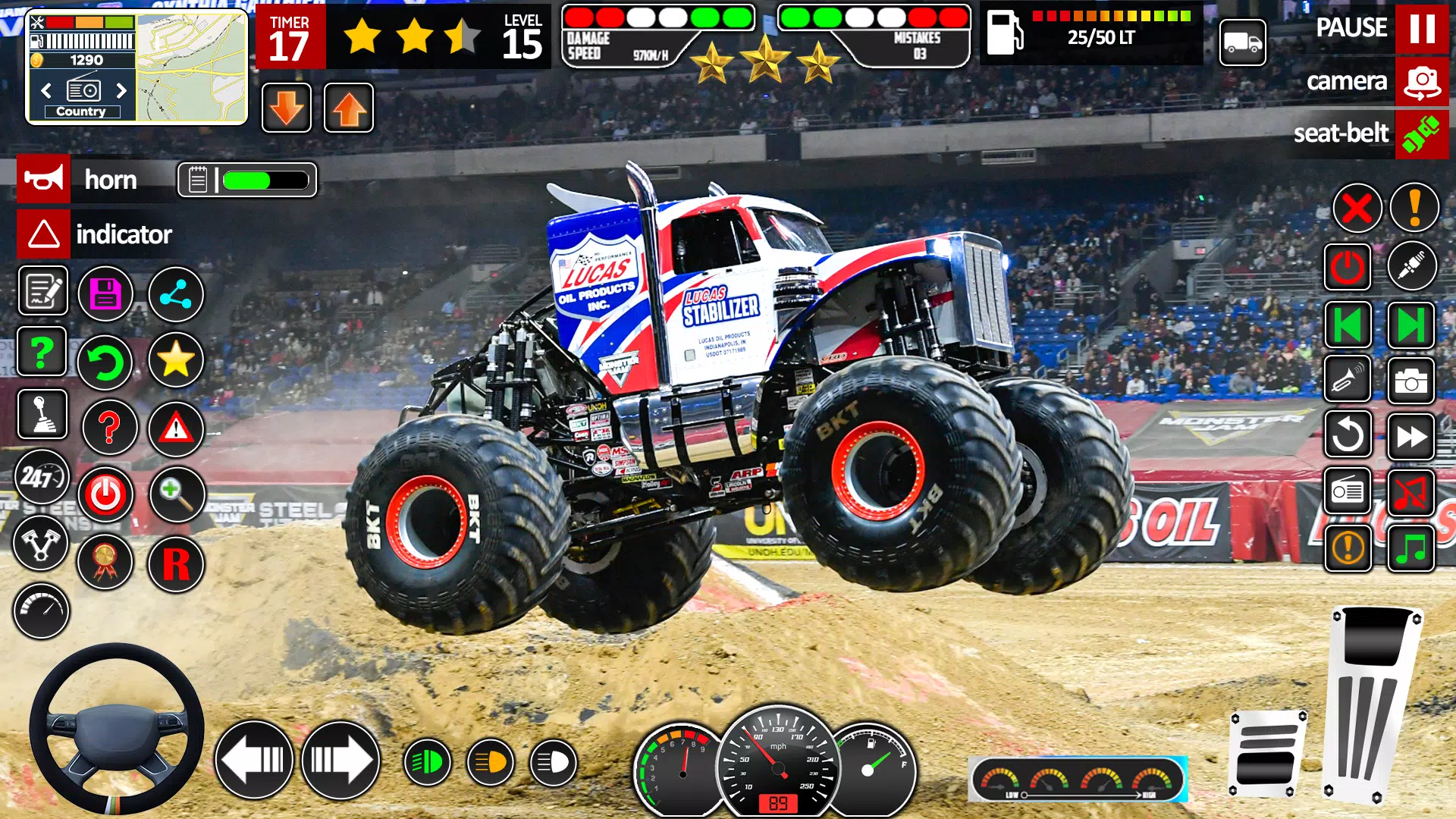Open the share icon
The height and width of the screenshot is (819, 1456).
coord(175,294)
